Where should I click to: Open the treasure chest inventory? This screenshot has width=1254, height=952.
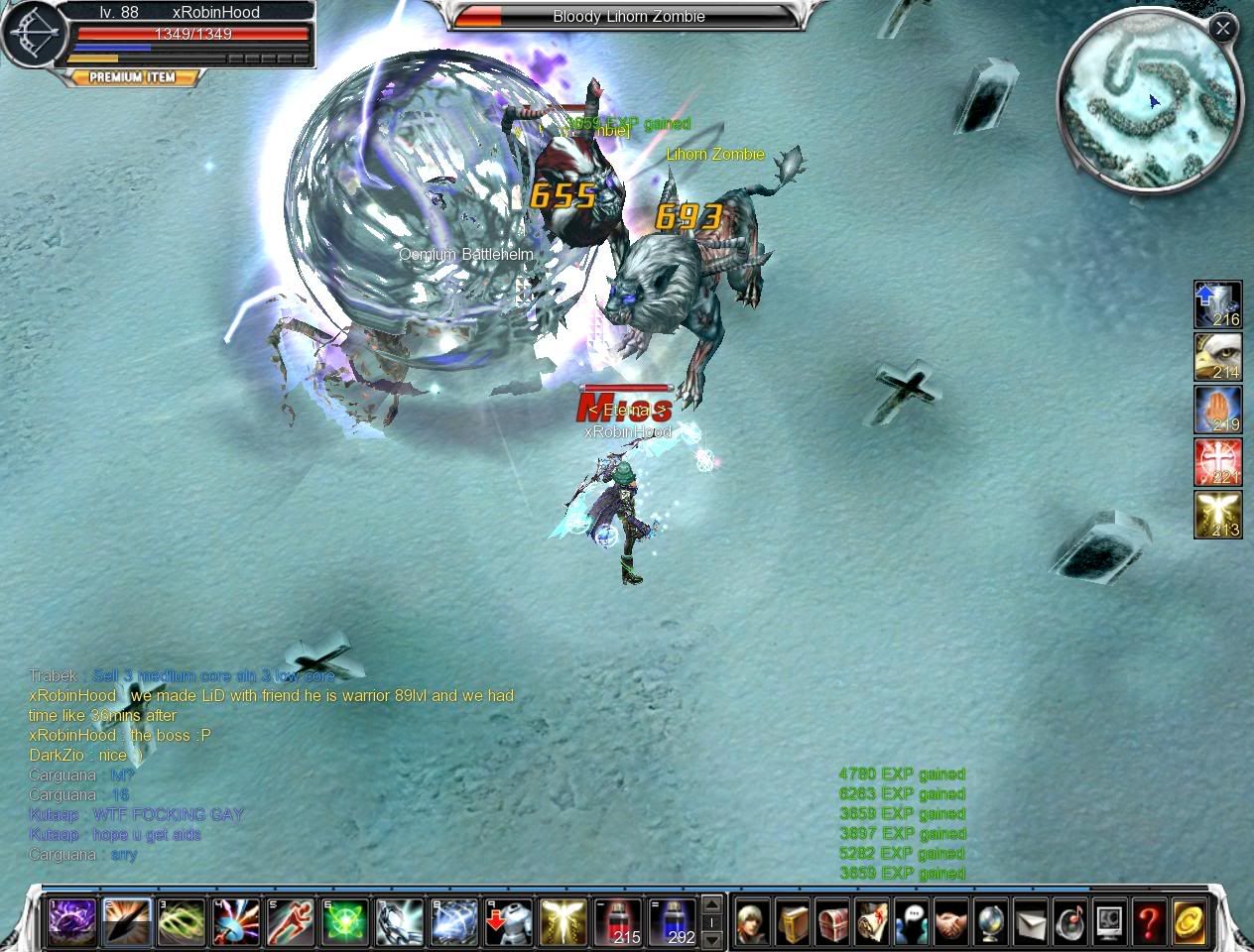tap(832, 922)
